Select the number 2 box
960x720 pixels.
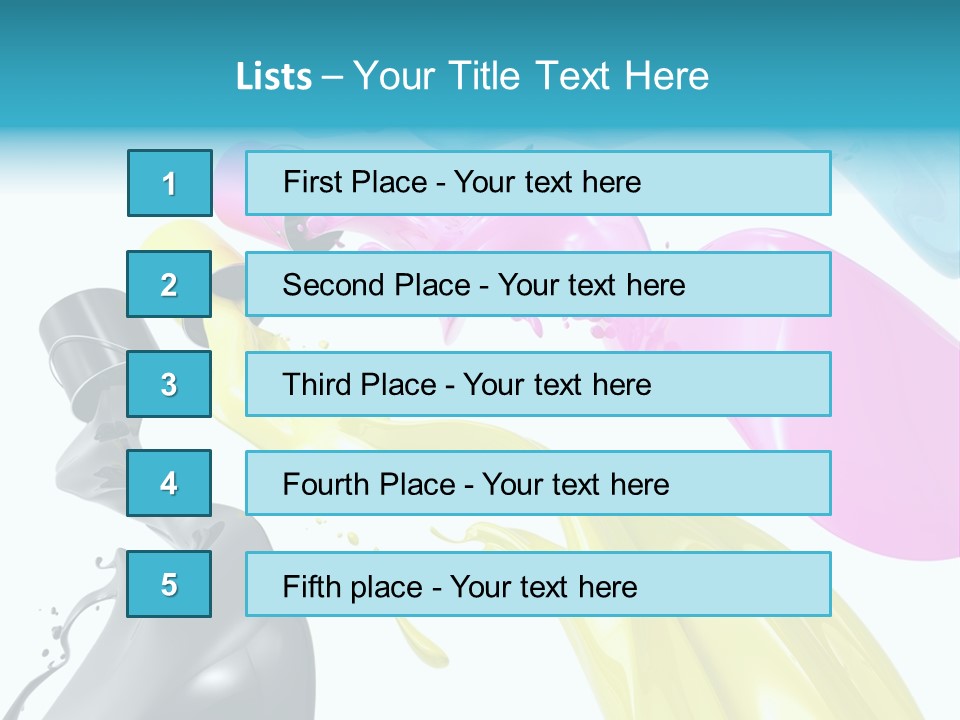170,284
